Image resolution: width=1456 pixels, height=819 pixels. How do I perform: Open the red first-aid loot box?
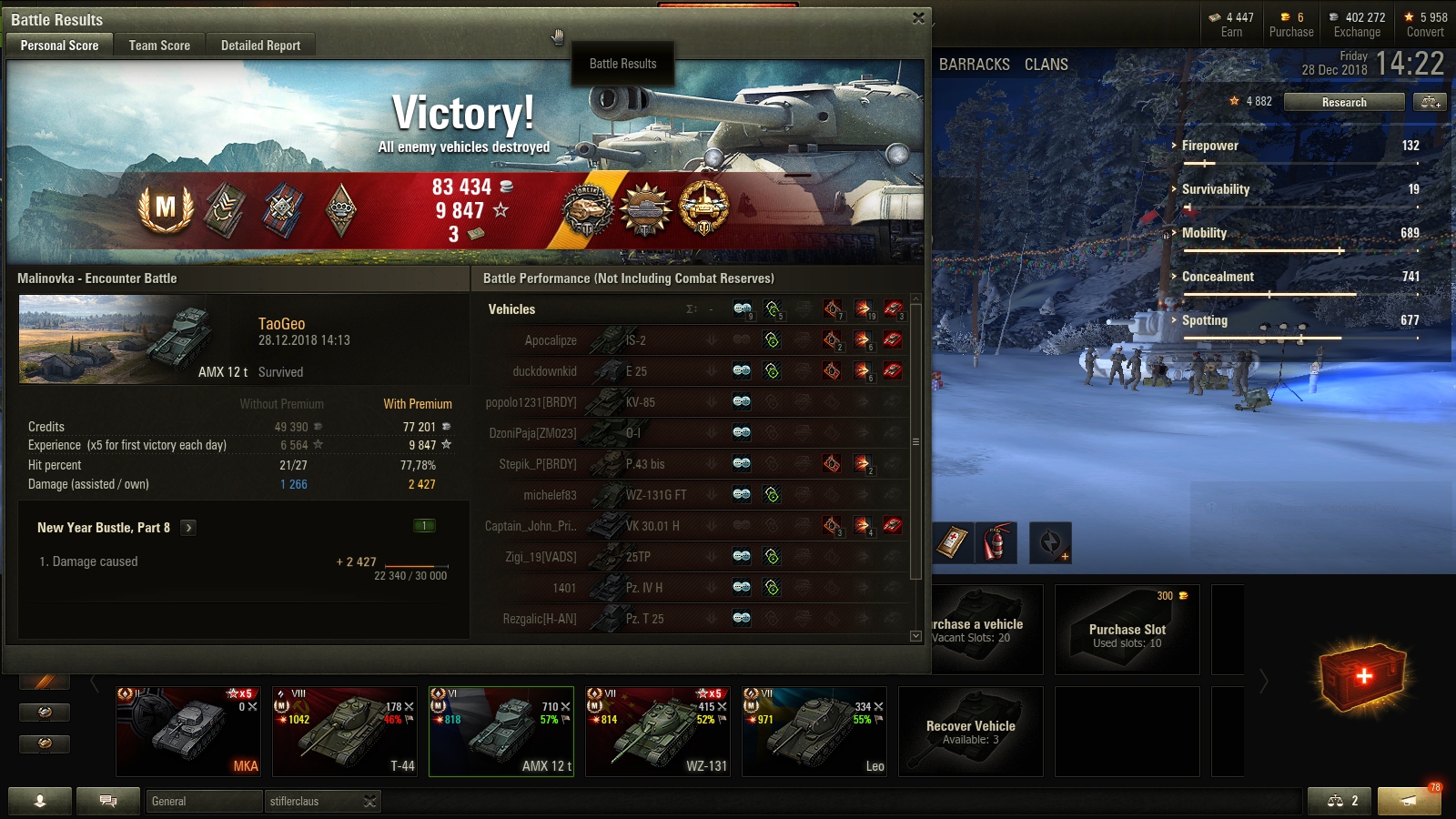point(1363,676)
